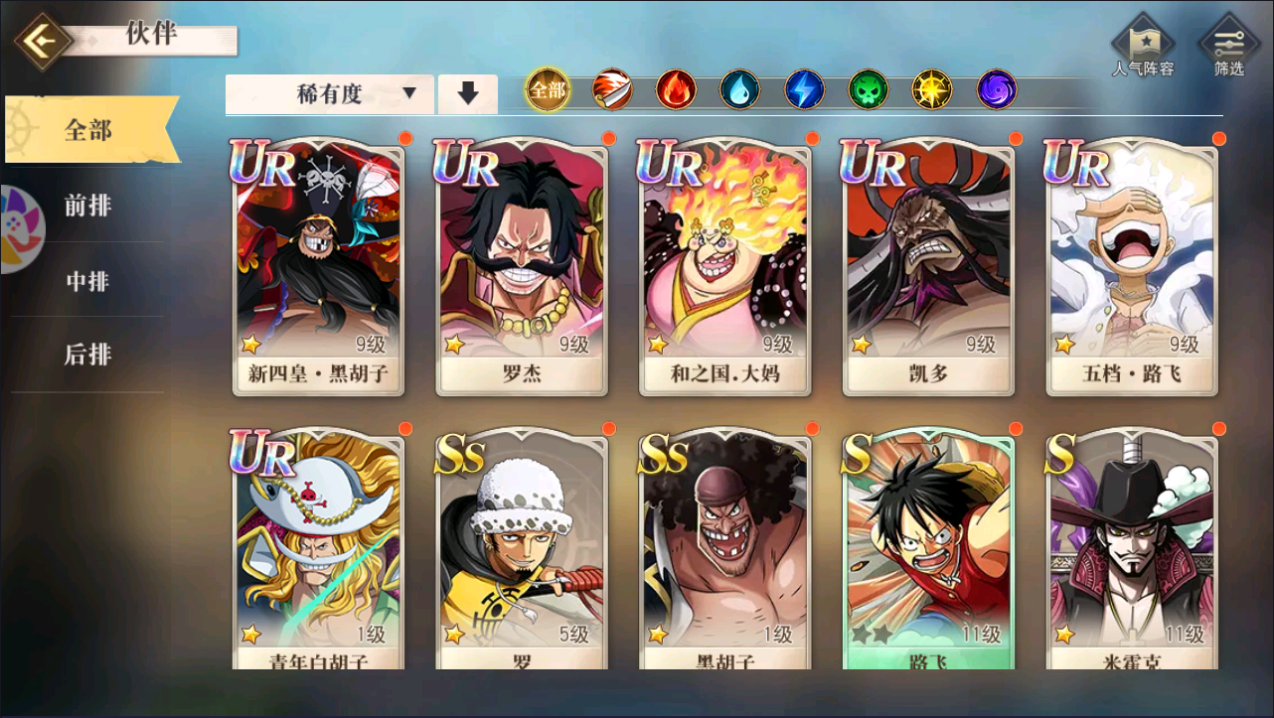The height and width of the screenshot is (718, 1274).
Task: Switch to the 前排 tab
Action: coord(88,206)
